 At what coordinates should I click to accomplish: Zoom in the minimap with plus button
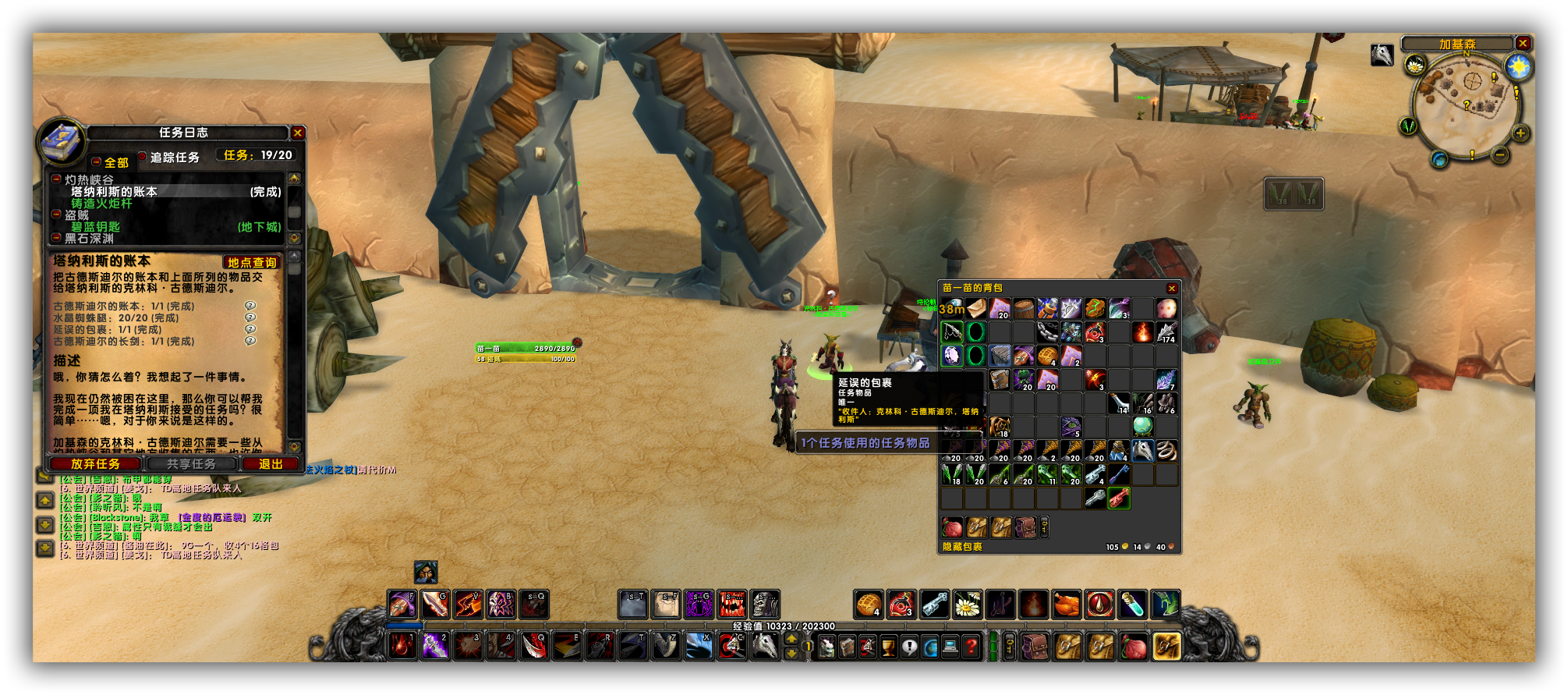(x=1520, y=133)
